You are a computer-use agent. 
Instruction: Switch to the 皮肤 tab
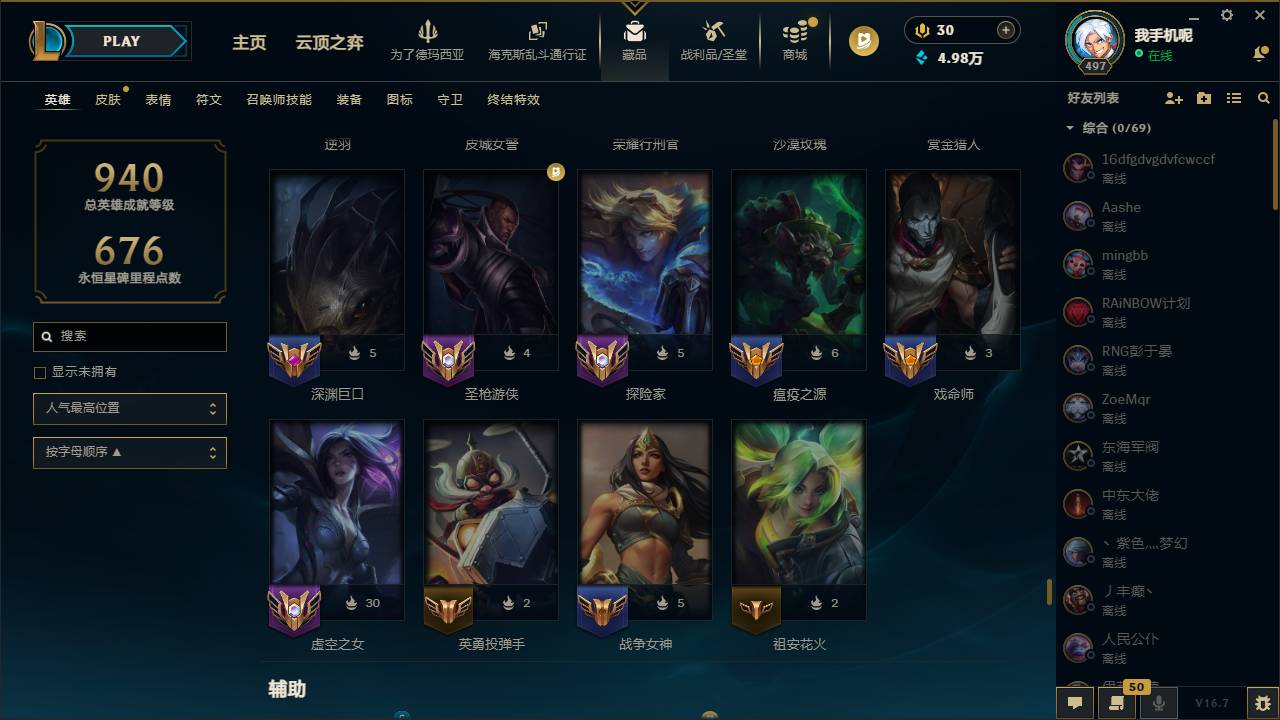click(x=108, y=99)
